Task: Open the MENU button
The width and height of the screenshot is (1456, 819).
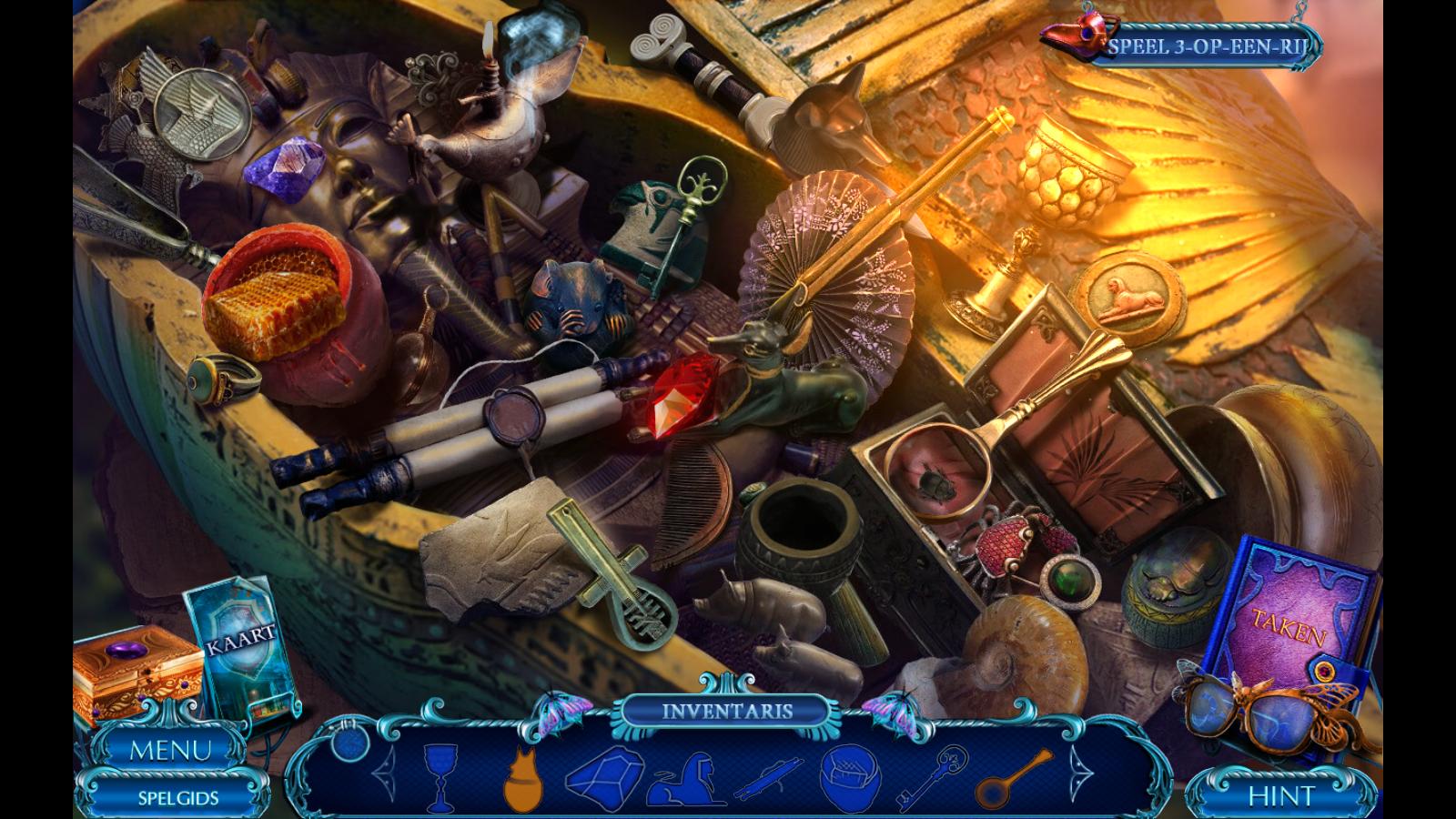Action: pos(170,750)
